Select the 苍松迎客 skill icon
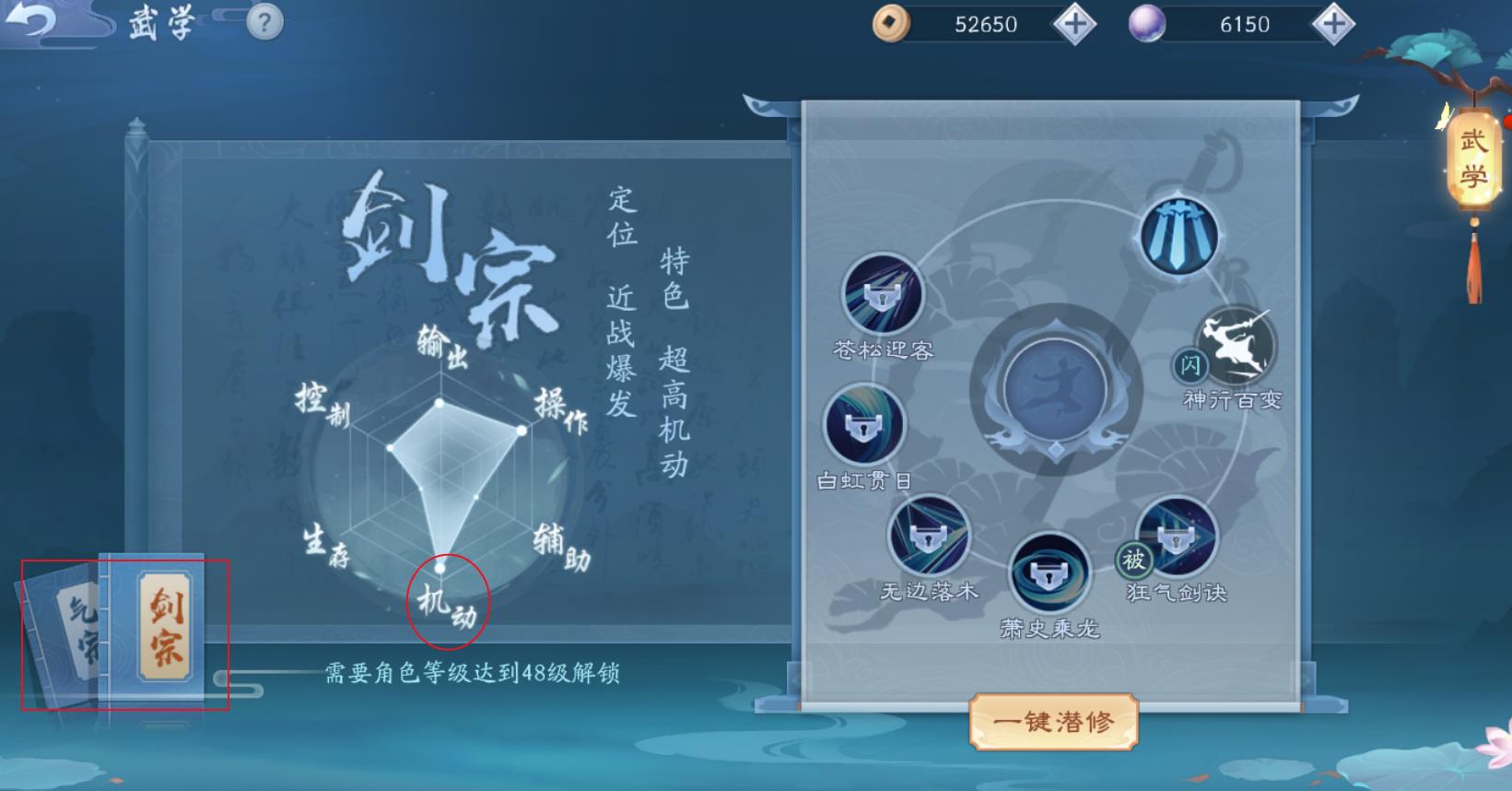This screenshot has width=1512, height=791. (x=882, y=293)
